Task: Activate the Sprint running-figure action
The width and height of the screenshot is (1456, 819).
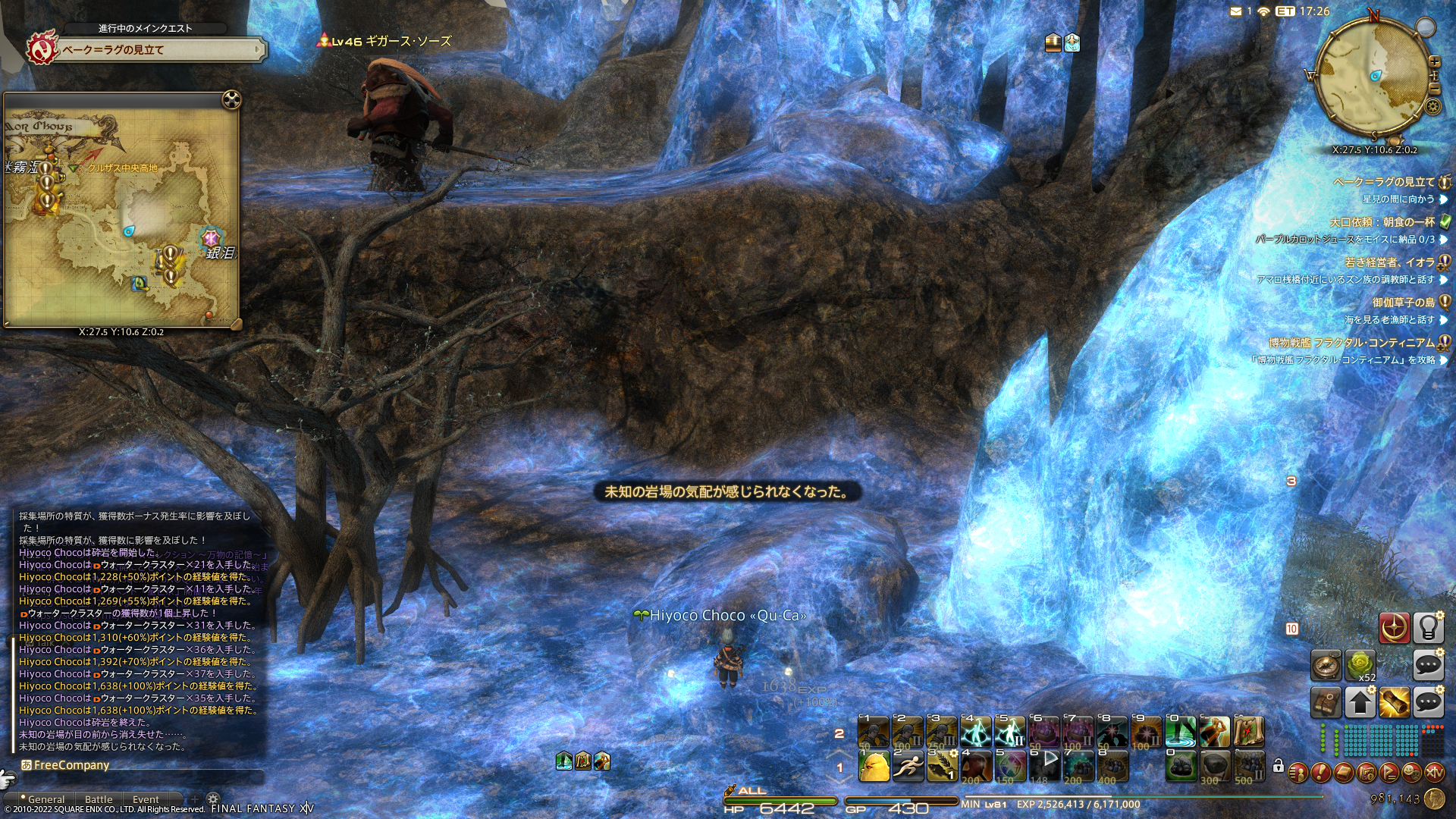Action: coord(908,767)
